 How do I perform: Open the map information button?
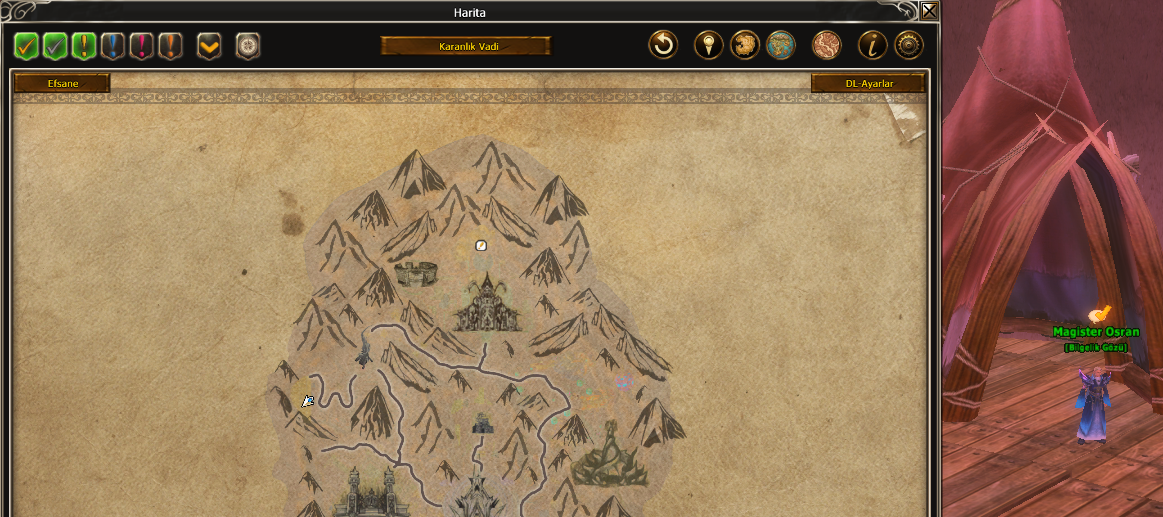(873, 45)
